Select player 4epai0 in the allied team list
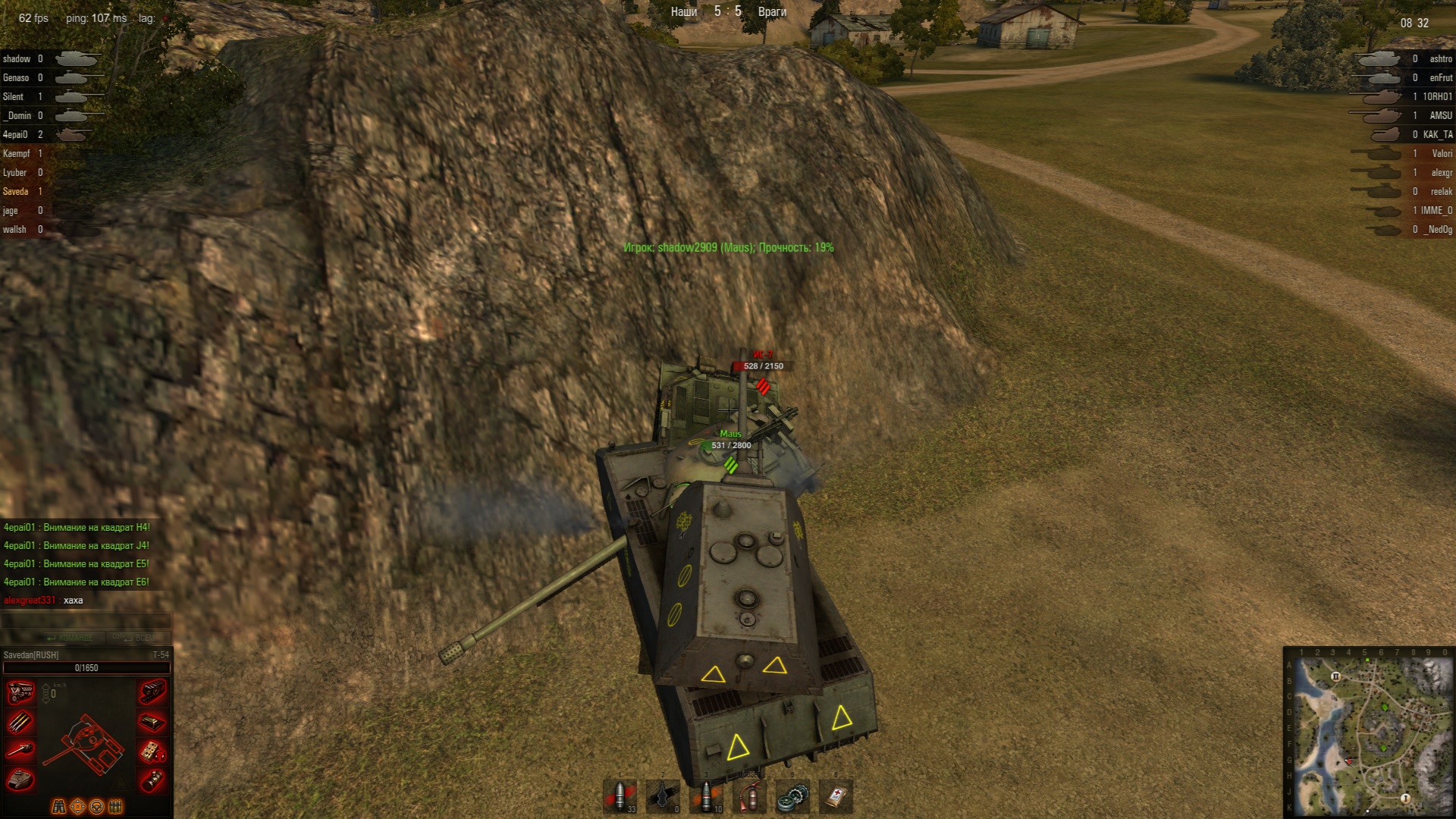 [x=15, y=135]
